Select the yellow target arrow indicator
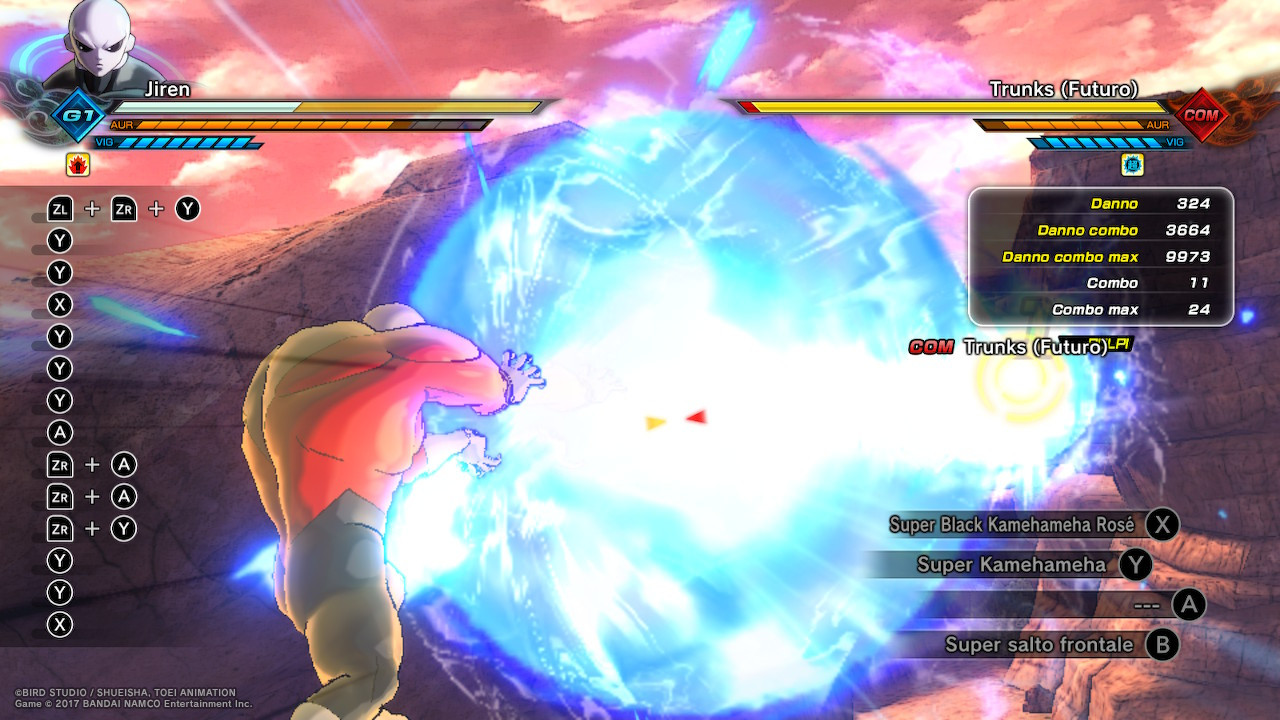The width and height of the screenshot is (1280, 720). click(x=655, y=421)
